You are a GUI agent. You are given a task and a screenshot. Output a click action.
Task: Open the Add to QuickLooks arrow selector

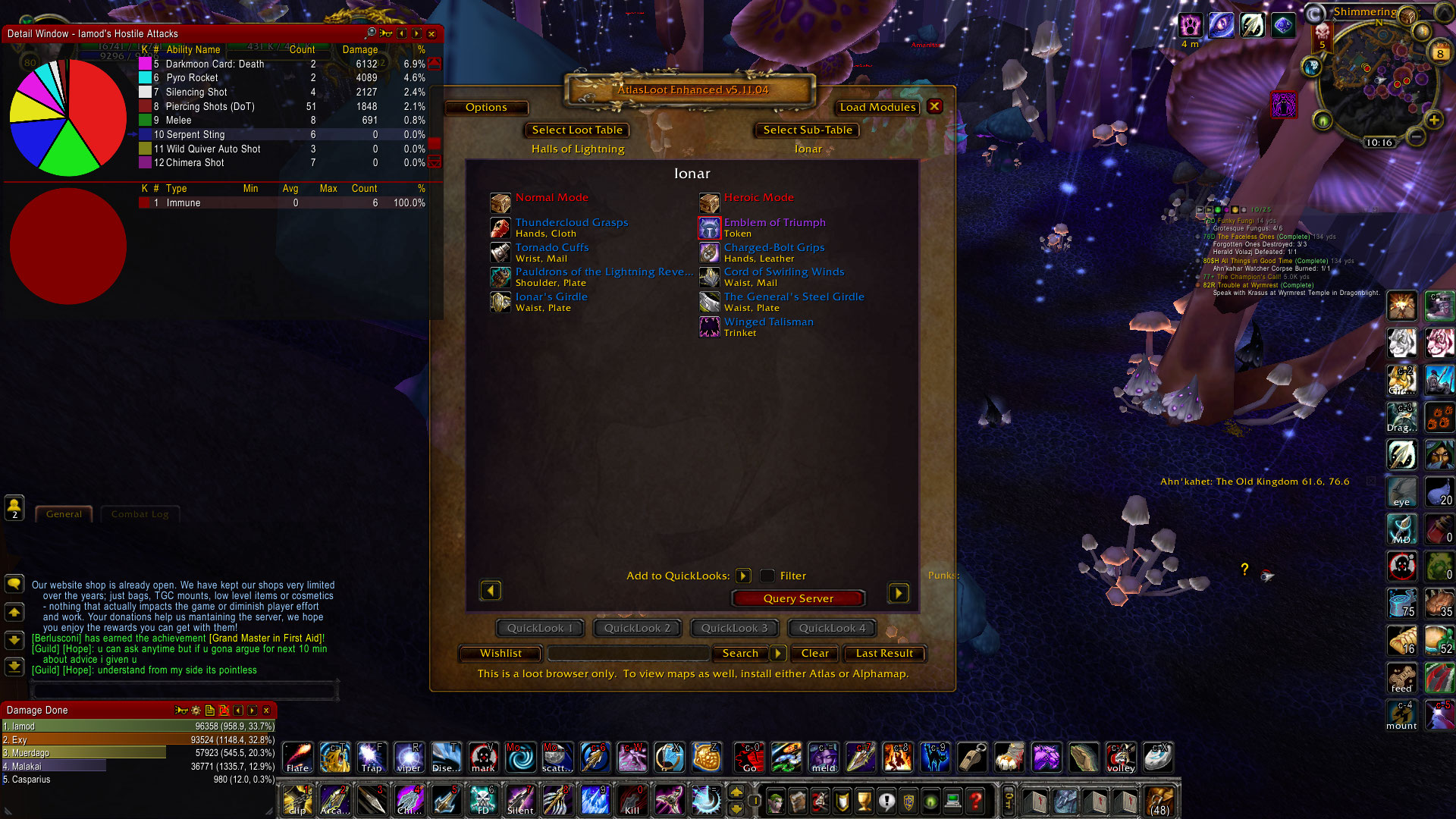pyautogui.click(x=743, y=576)
